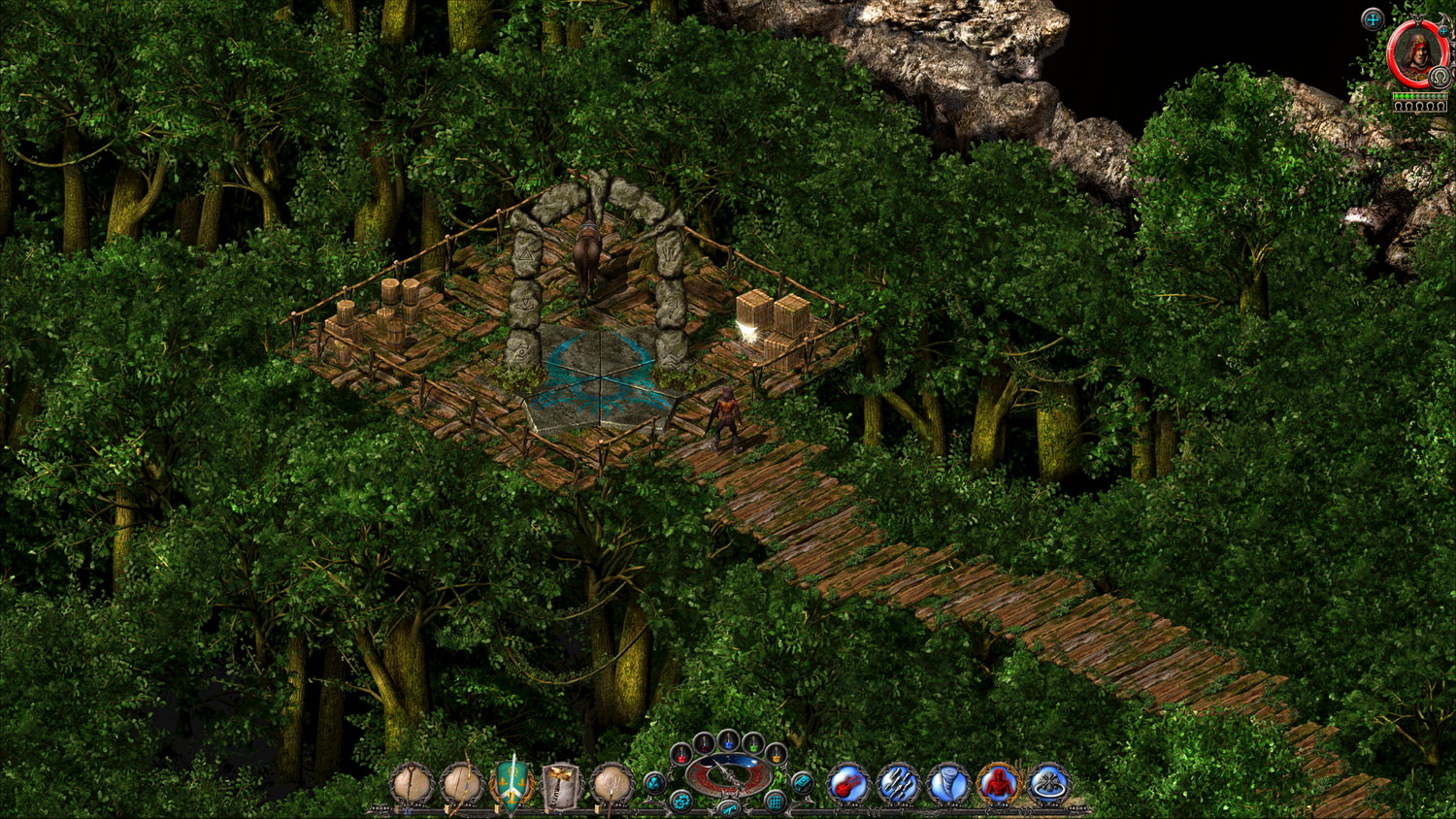Switch to the trident weapon slot
Screen dimensions: 1456x819
tap(612, 783)
